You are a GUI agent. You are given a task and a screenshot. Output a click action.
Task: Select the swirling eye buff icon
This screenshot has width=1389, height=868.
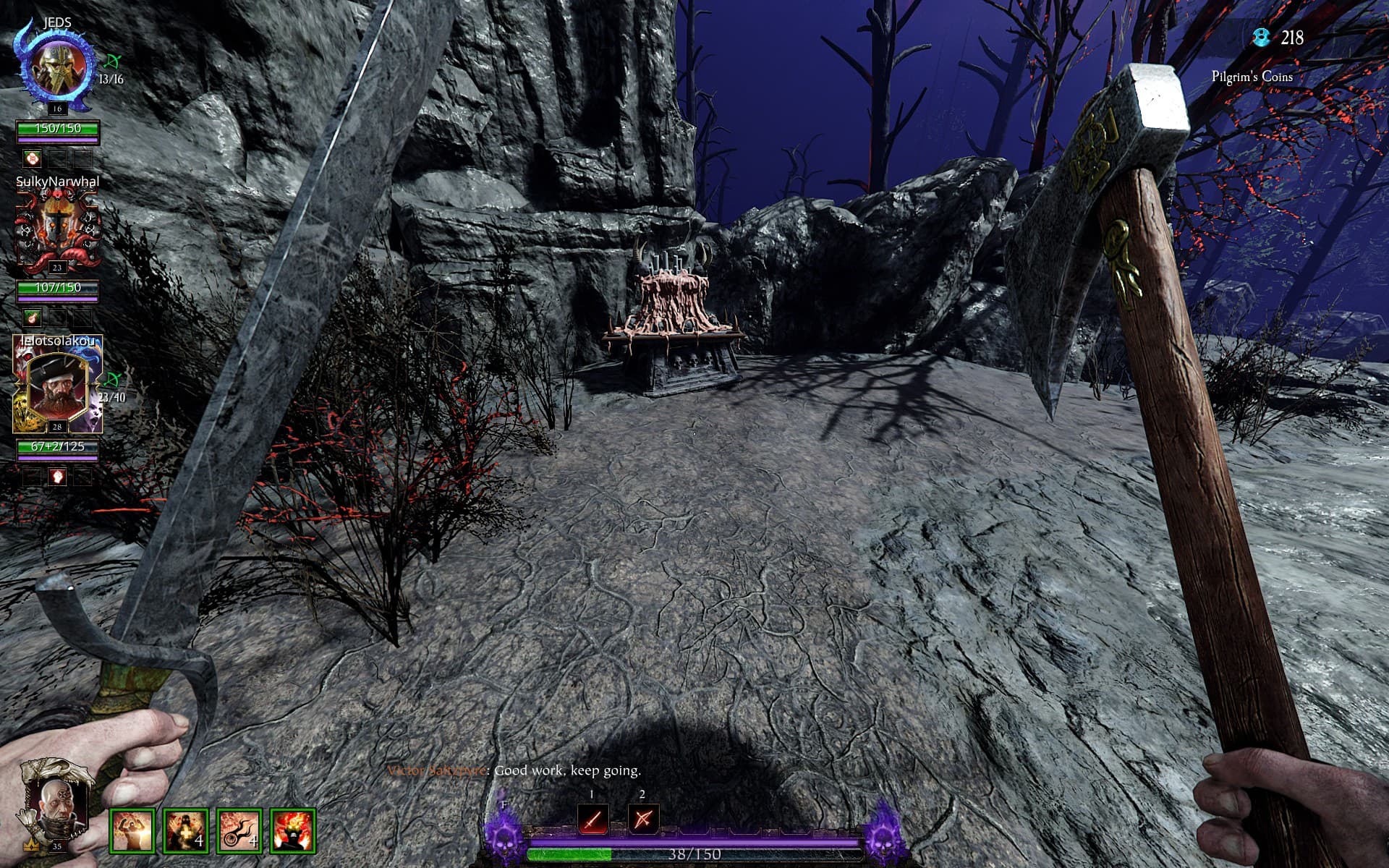(x=239, y=831)
